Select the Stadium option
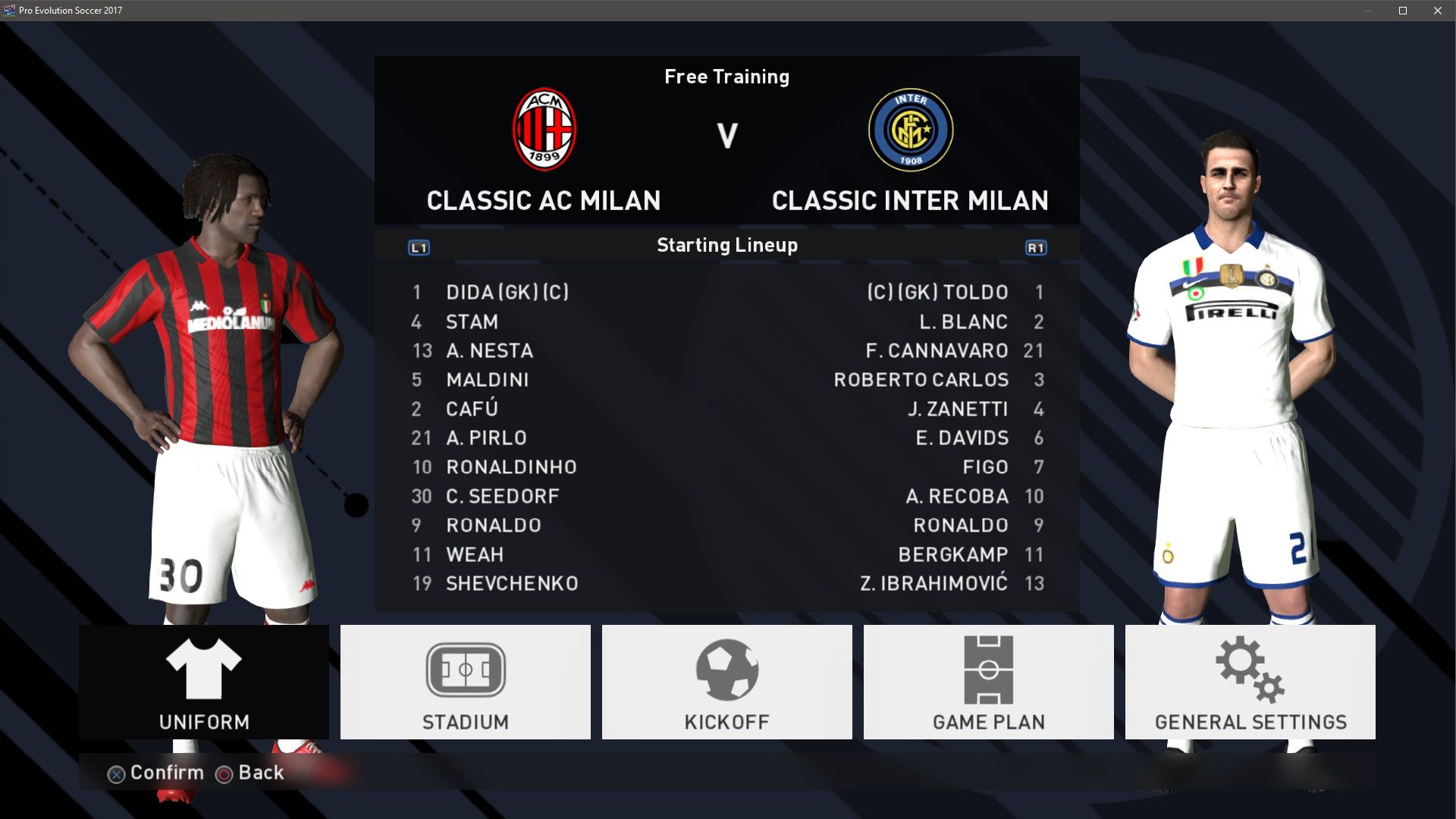This screenshot has width=1456, height=819. 465,682
